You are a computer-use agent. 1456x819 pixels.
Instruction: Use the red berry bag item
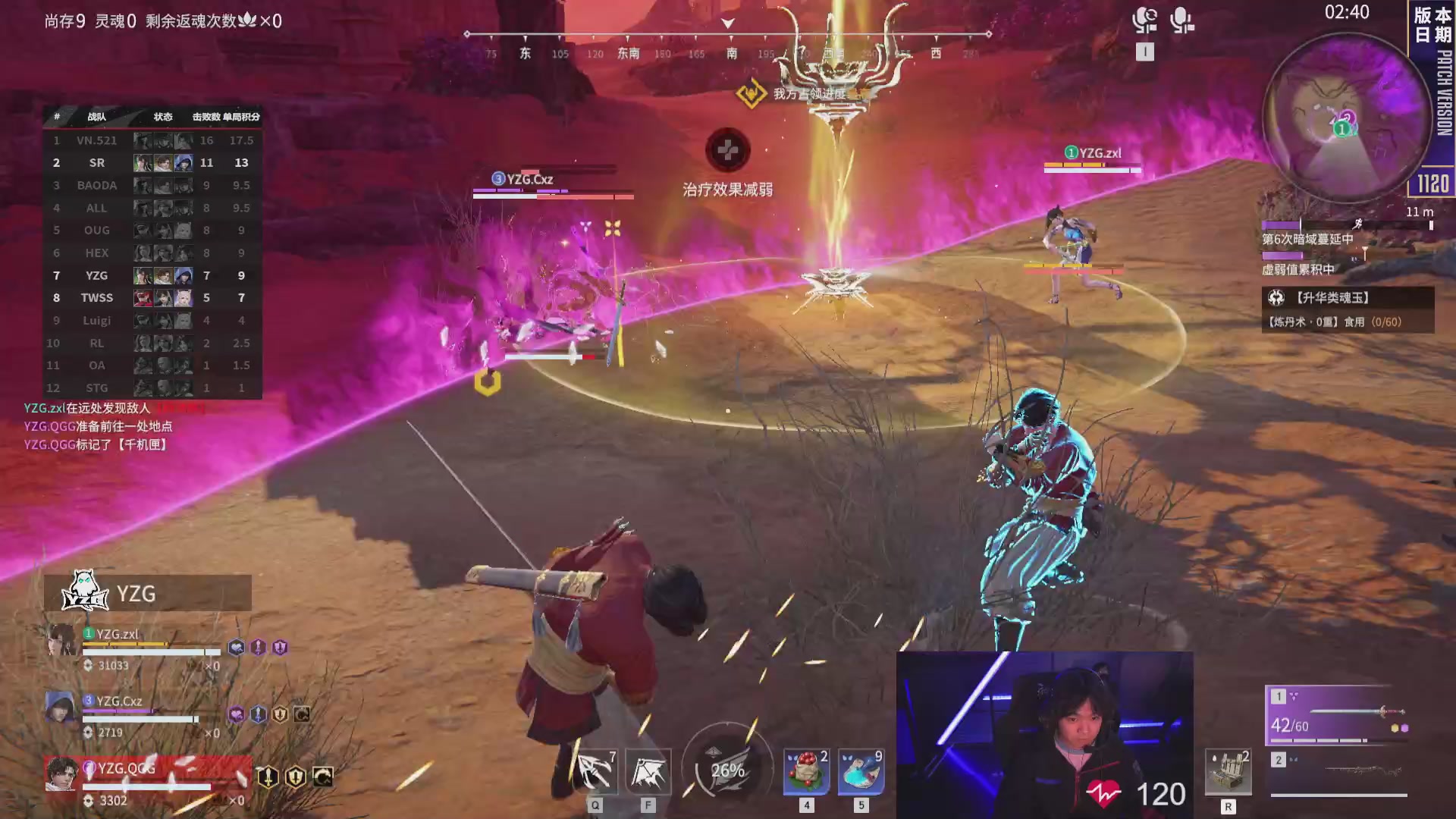point(806,772)
